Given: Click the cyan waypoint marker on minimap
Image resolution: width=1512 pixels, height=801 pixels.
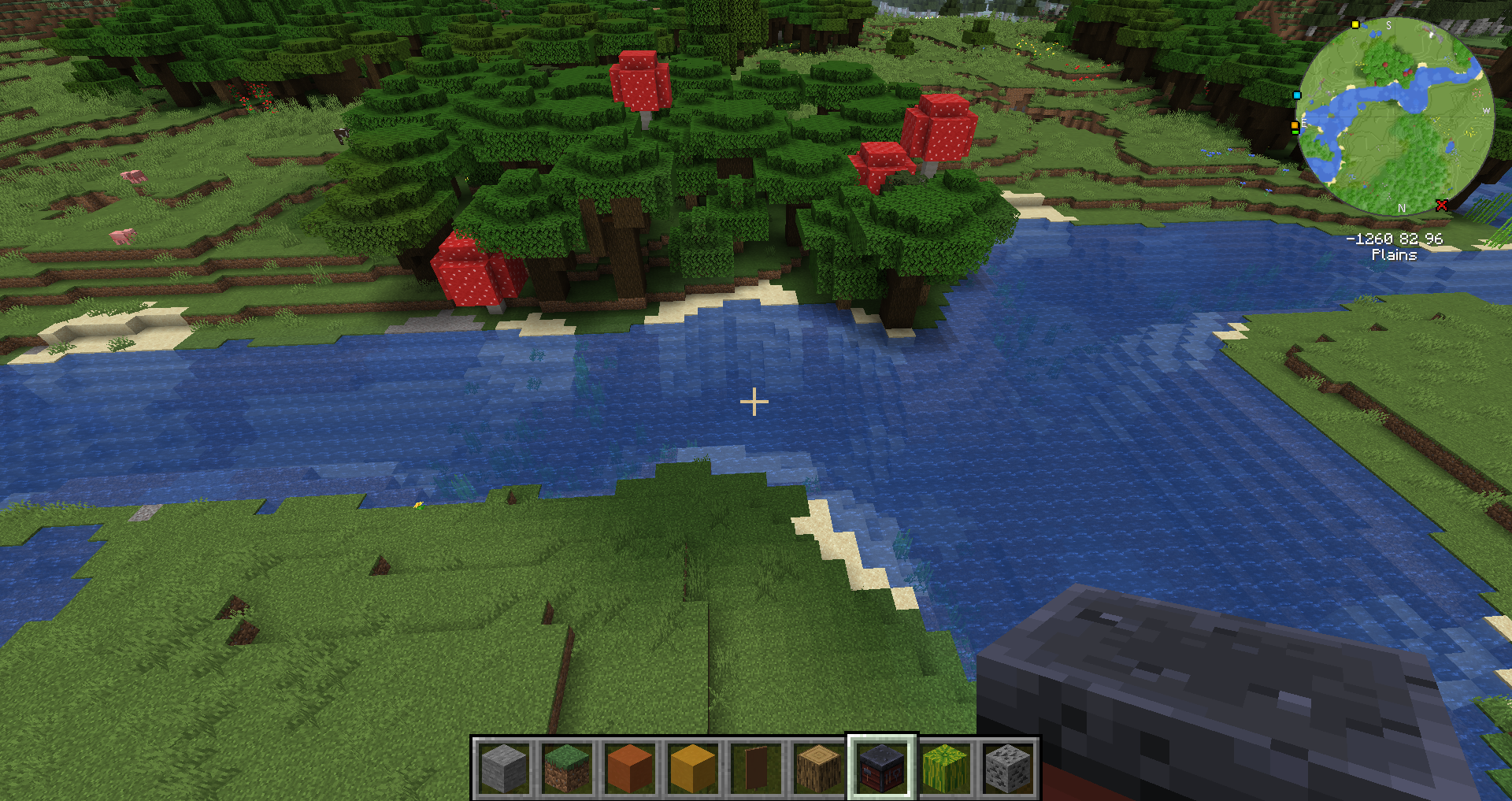Looking at the screenshot, I should tap(1297, 95).
